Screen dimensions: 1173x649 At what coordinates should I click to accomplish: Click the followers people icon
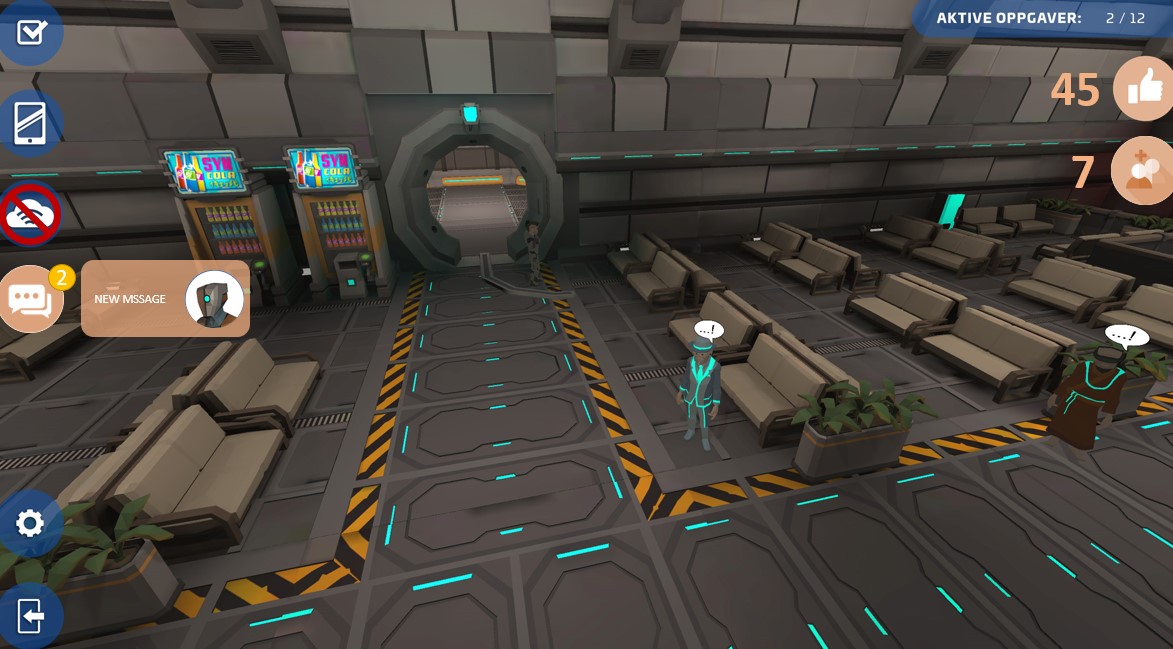pyautogui.click(x=1141, y=171)
